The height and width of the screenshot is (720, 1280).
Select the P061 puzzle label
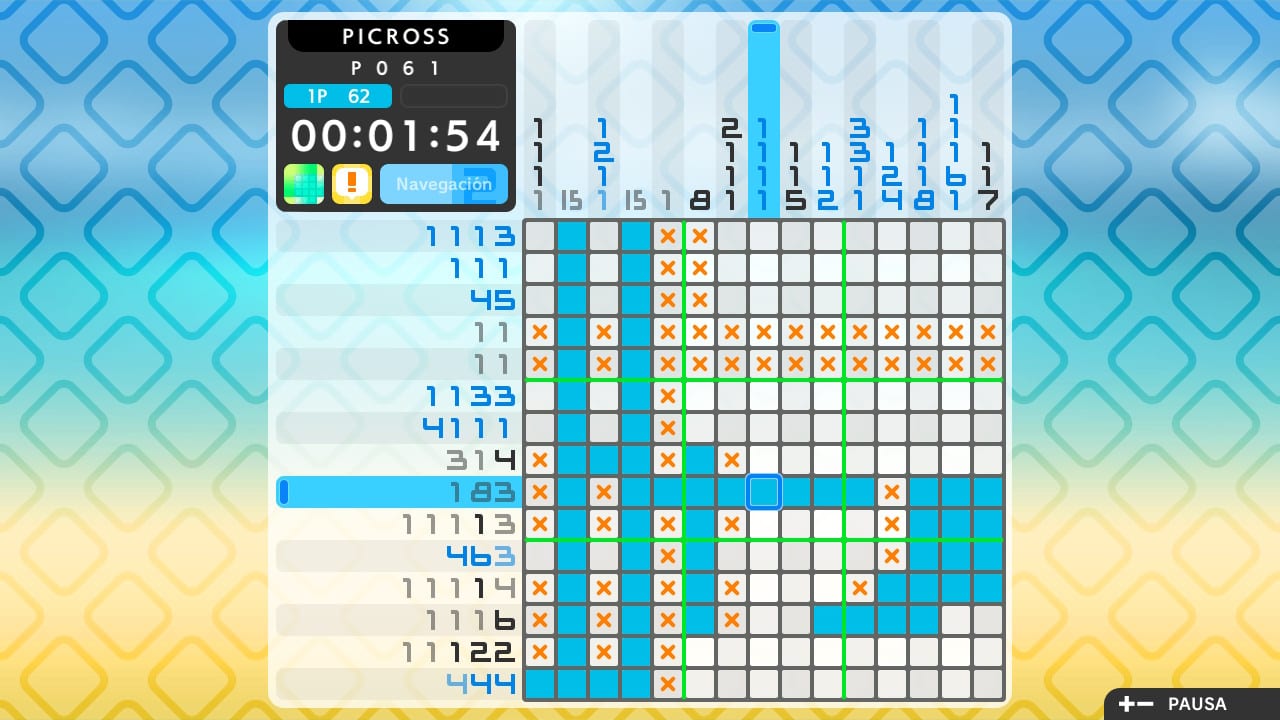396,68
